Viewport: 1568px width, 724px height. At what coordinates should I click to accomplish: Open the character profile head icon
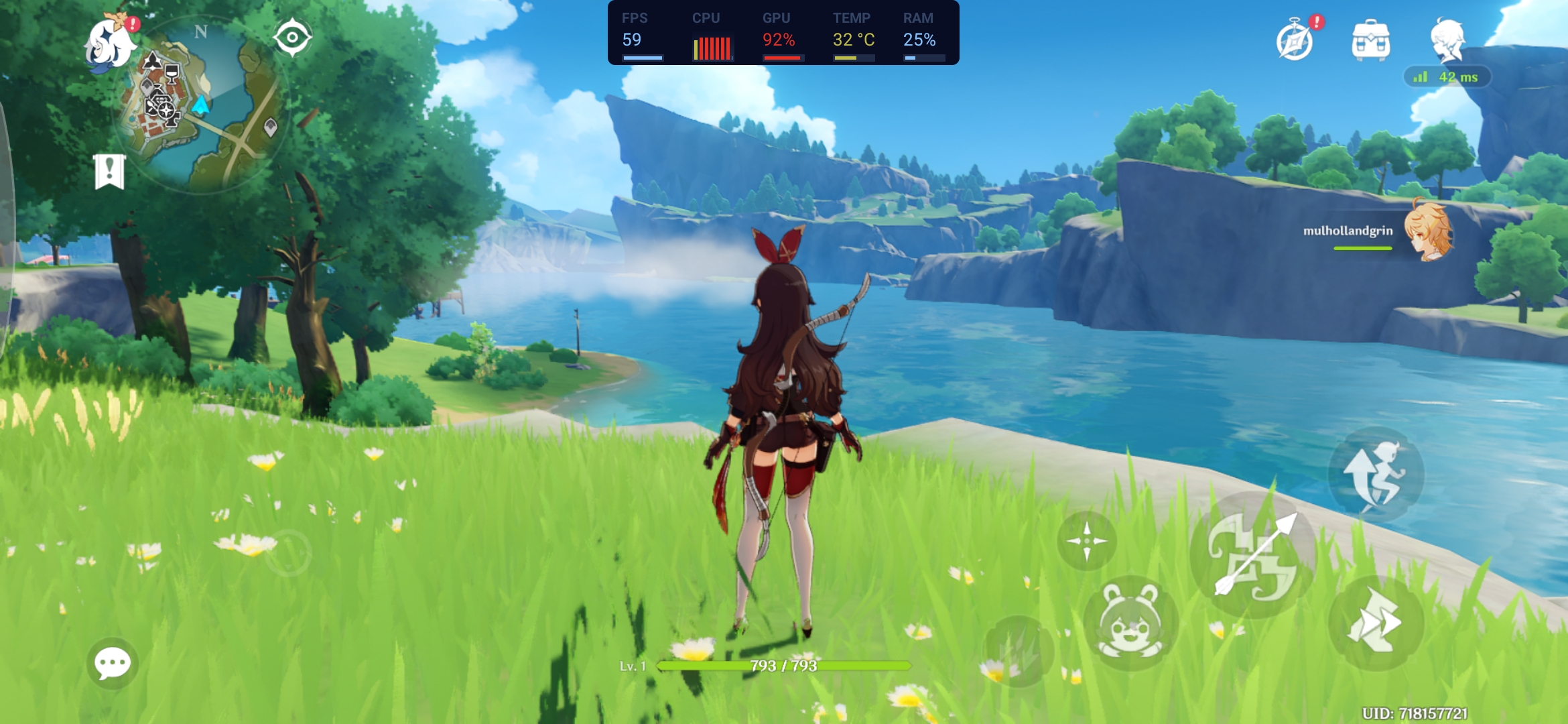click(1447, 39)
